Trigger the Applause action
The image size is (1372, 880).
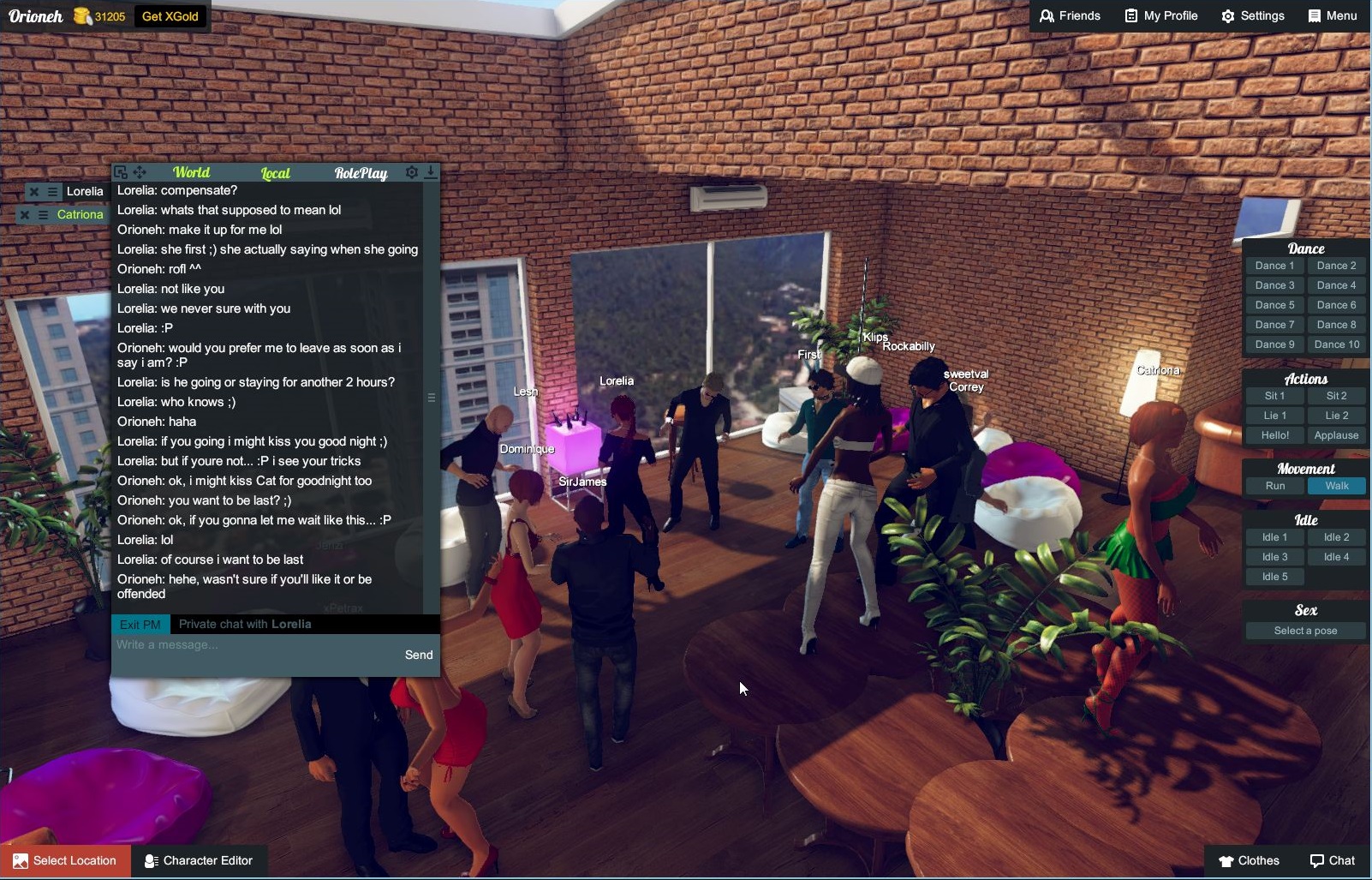coord(1336,434)
